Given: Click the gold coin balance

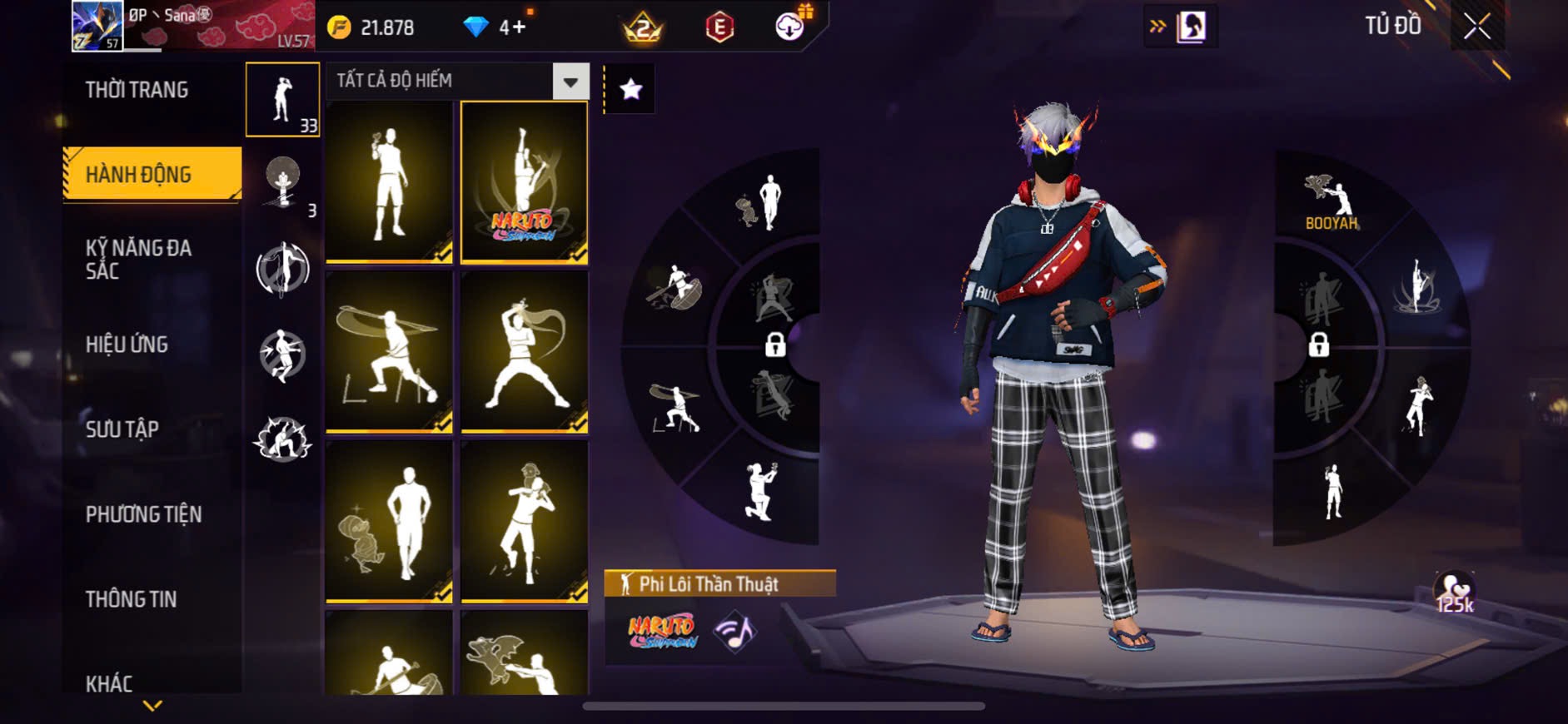Looking at the screenshot, I should pyautogui.click(x=371, y=27).
